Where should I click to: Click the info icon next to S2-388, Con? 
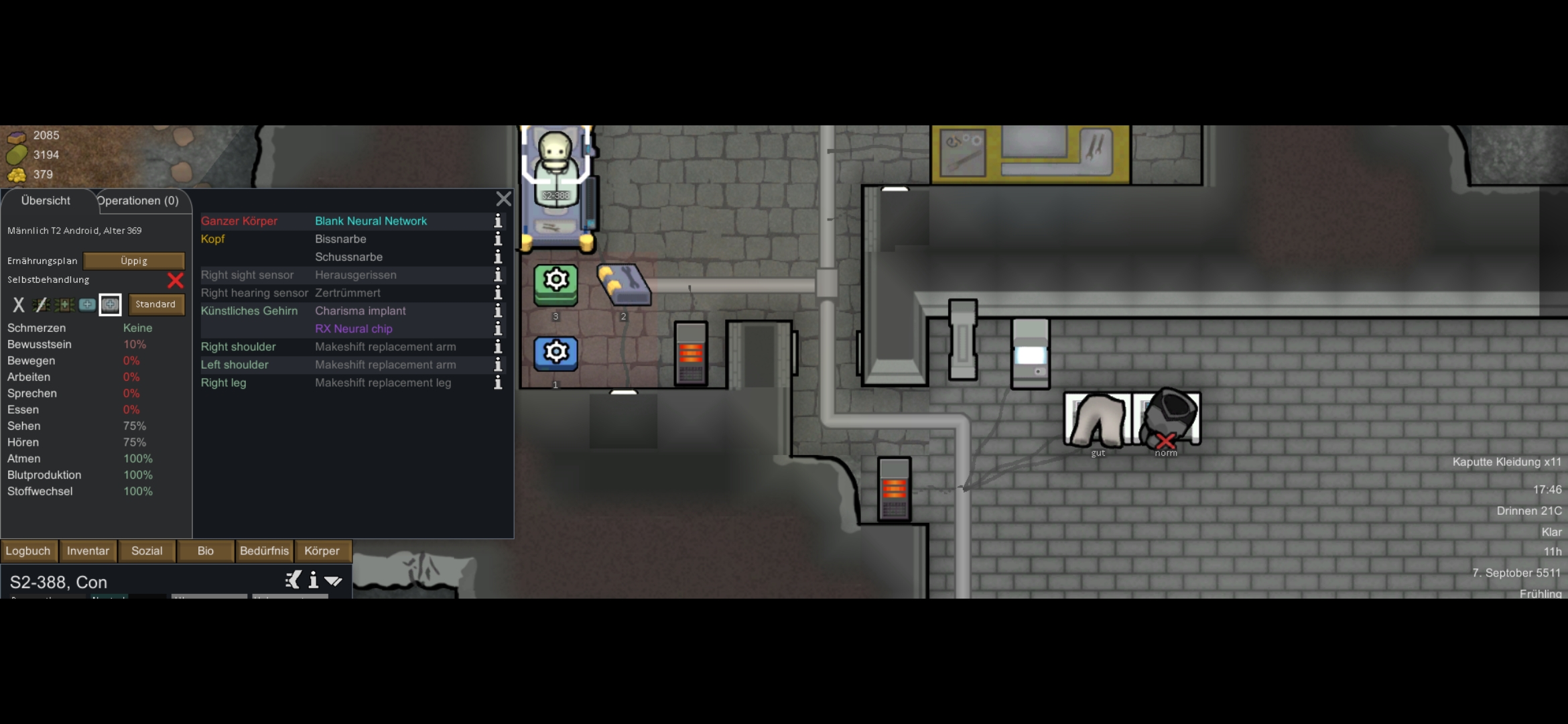(313, 581)
